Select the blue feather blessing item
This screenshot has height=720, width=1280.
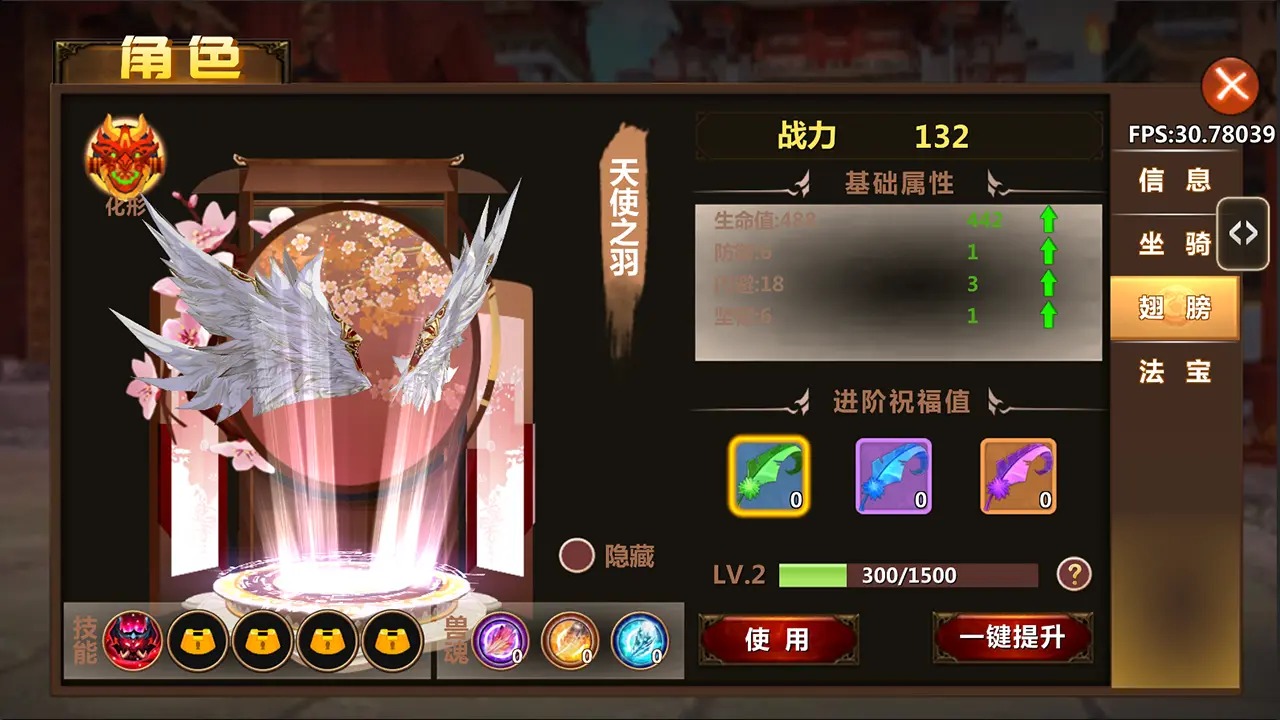click(x=895, y=478)
